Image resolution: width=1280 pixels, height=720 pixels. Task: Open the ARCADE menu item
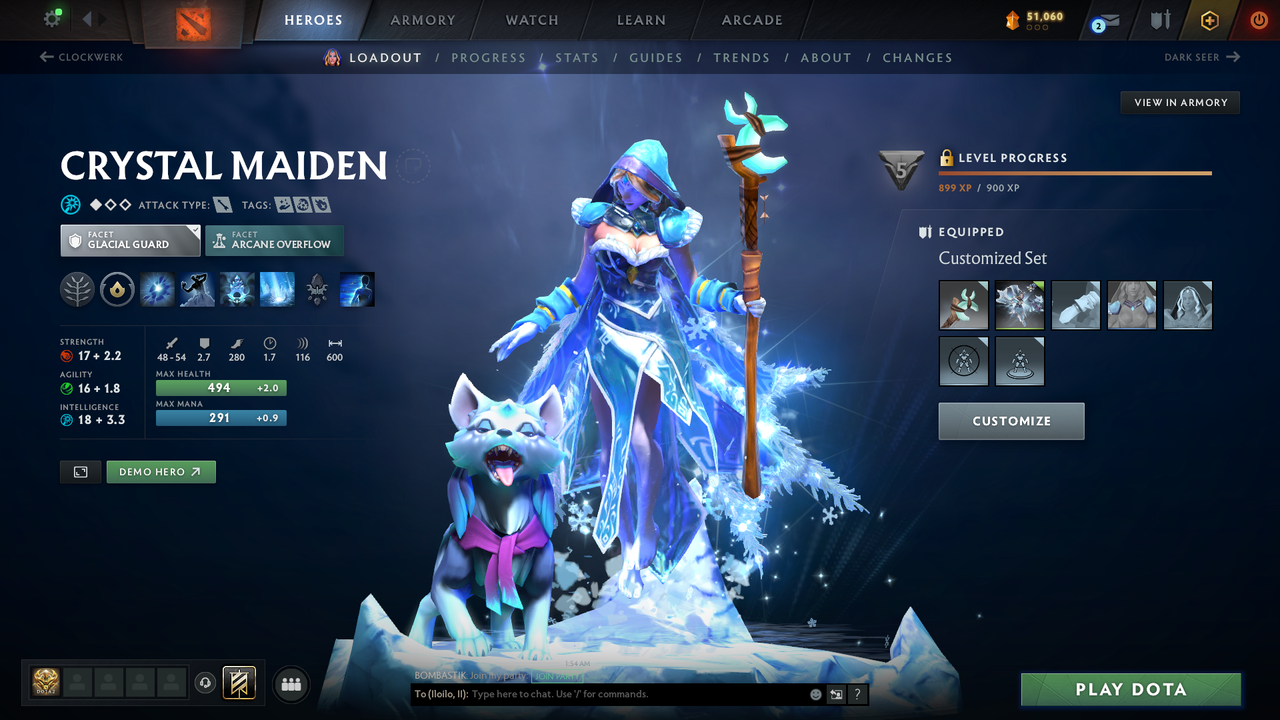tap(751, 20)
